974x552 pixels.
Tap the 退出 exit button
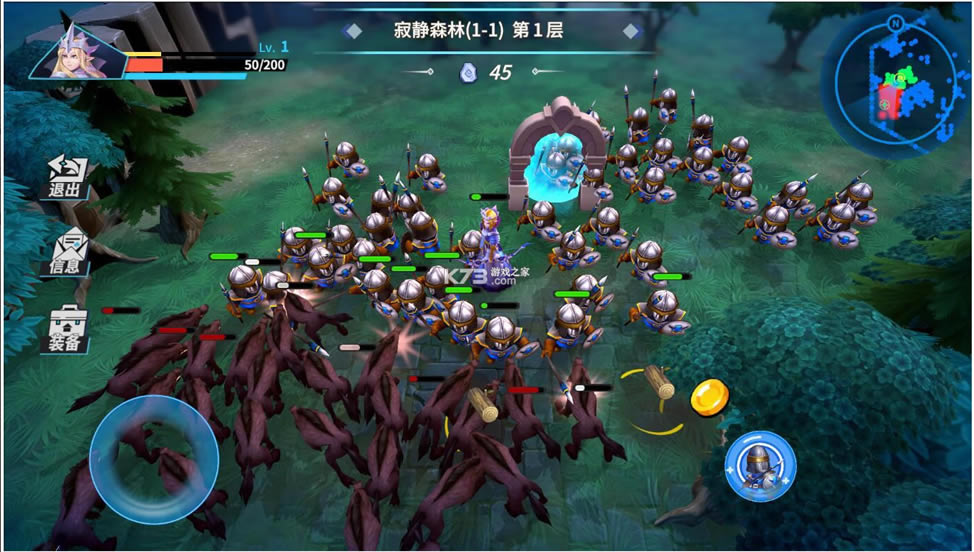(68, 177)
